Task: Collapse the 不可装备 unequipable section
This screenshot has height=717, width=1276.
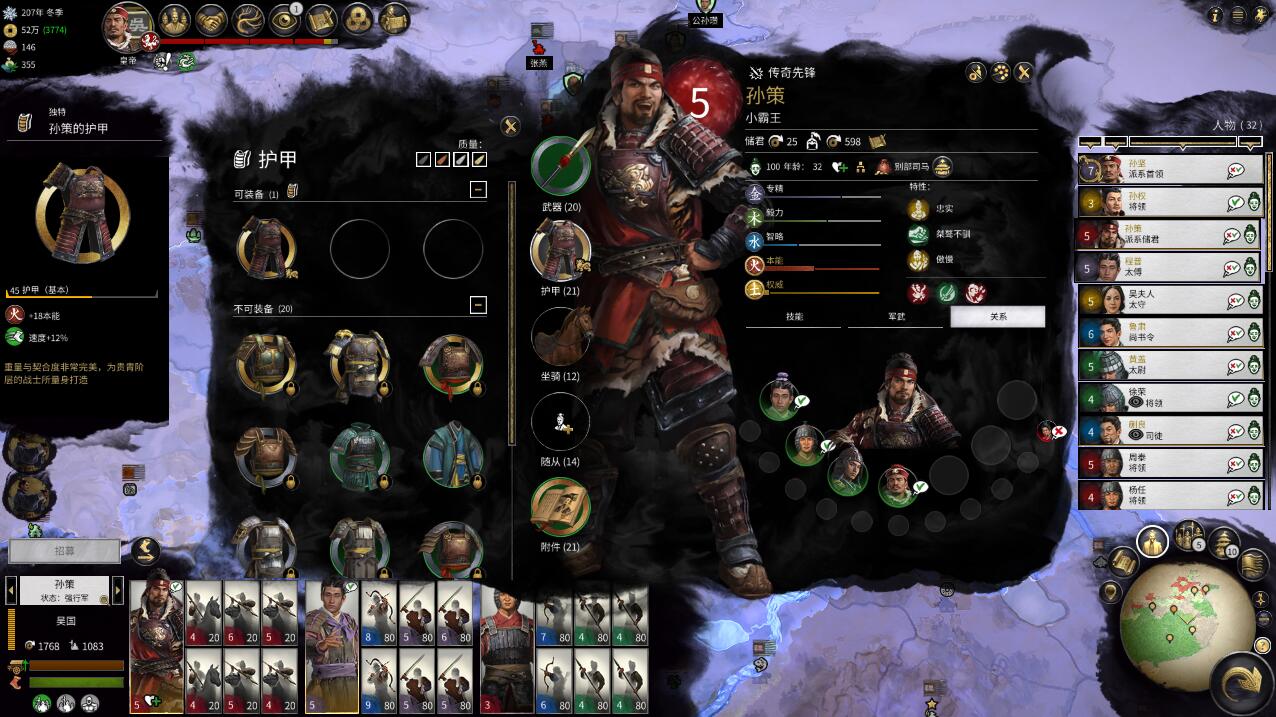Action: click(x=478, y=305)
